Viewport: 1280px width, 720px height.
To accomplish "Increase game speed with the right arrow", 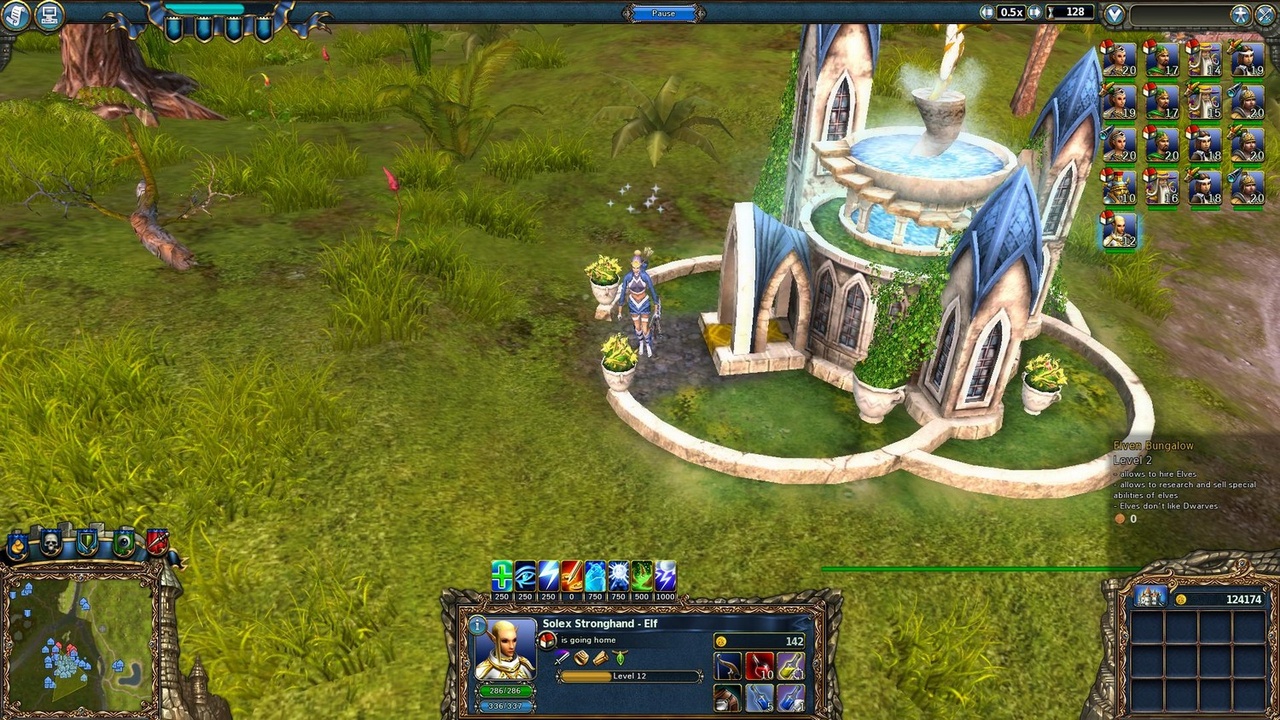I will point(1035,12).
